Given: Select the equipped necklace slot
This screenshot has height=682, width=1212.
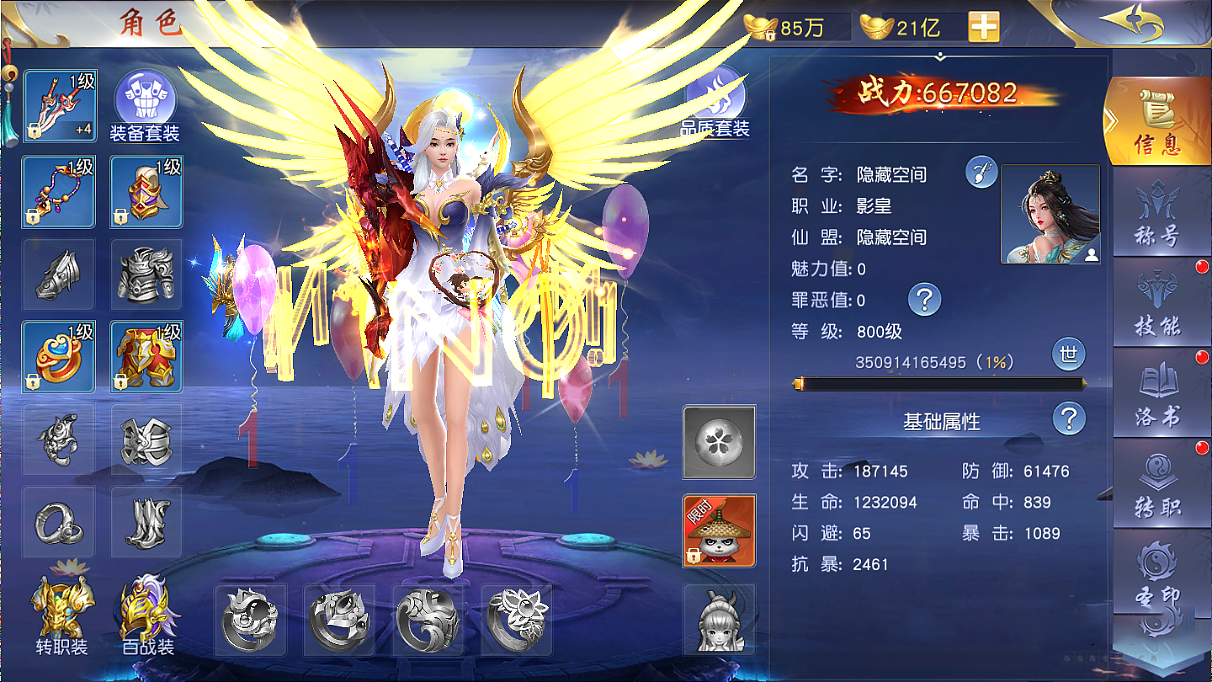Looking at the screenshot, I should (x=59, y=192).
